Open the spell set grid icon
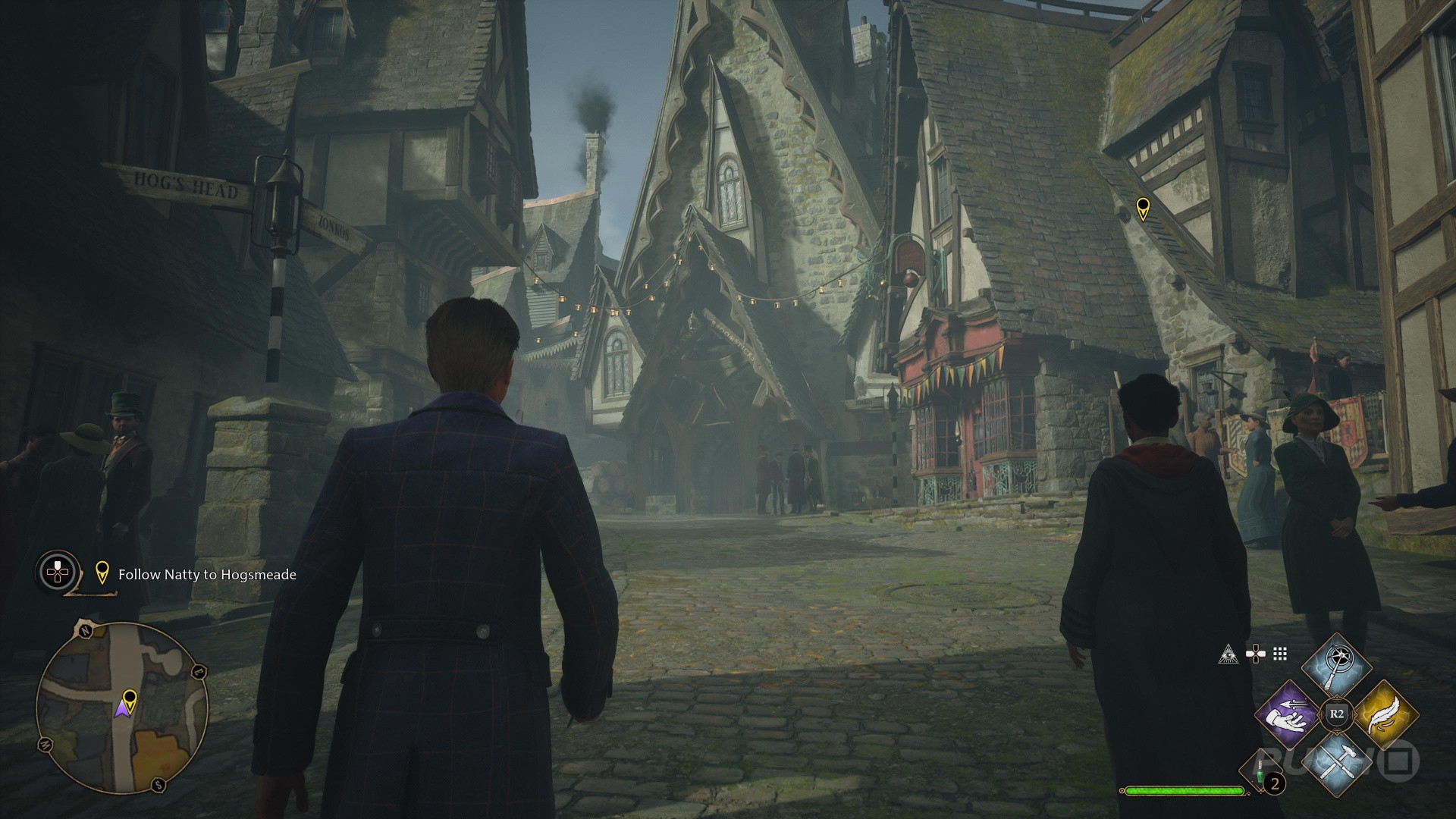Screen dimensions: 1456x819 tap(1280, 654)
